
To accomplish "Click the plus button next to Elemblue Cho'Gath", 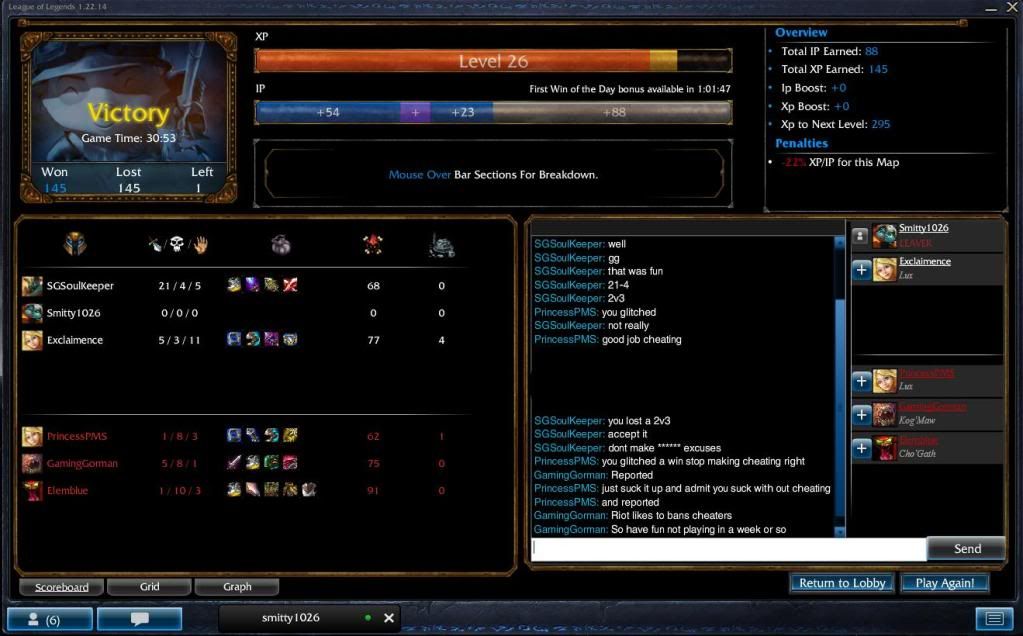I will [861, 449].
